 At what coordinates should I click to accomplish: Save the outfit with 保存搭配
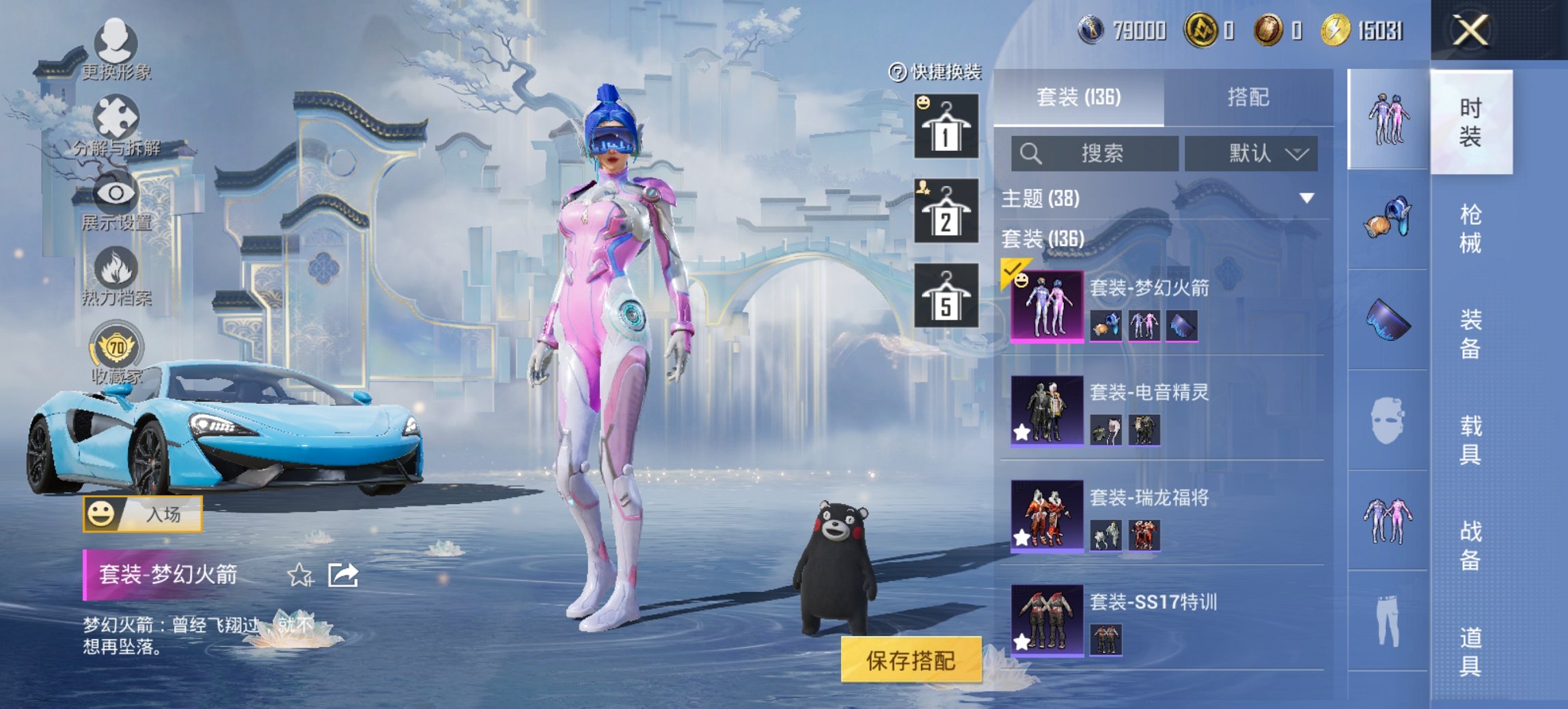tap(911, 660)
